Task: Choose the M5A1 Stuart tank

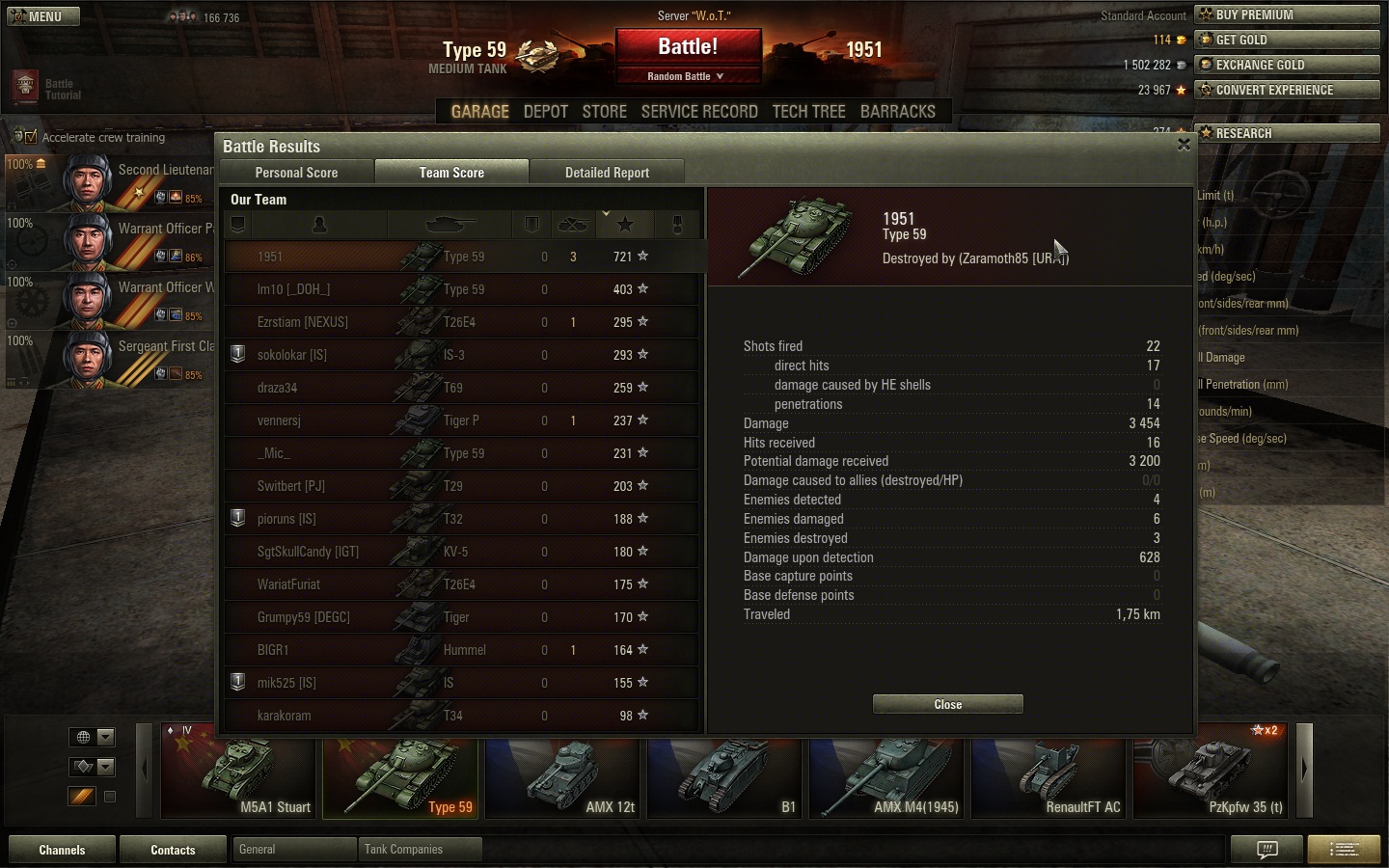Action: 239,777
